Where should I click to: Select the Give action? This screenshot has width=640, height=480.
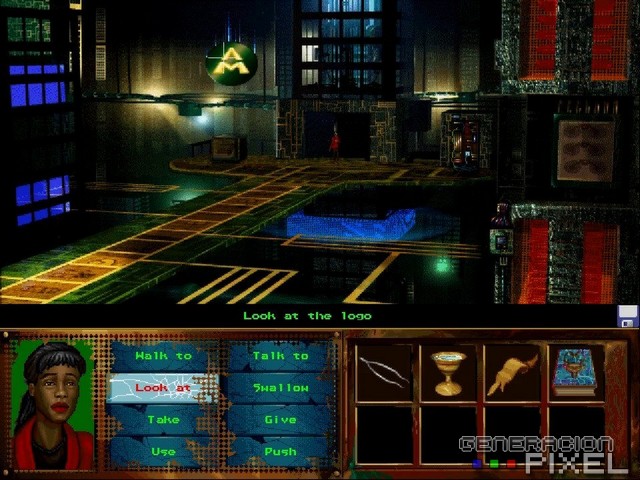pos(280,420)
